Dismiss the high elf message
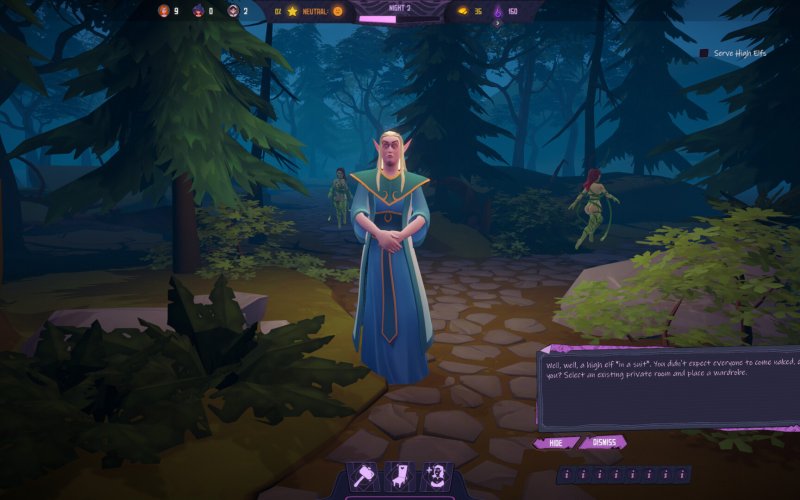This screenshot has height=500, width=800. click(602, 442)
